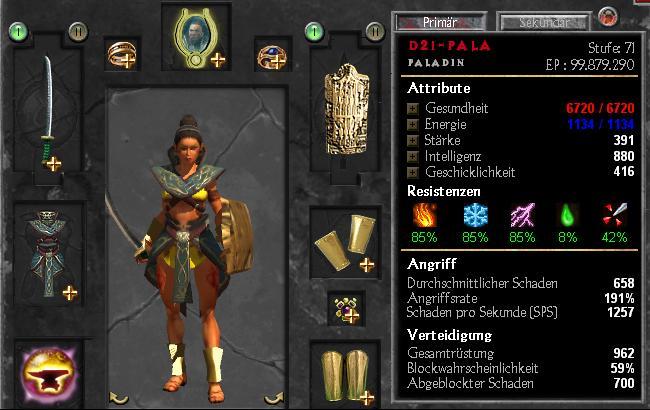Increase the Energie attribute
This screenshot has height=410, width=650.
(x=413, y=124)
